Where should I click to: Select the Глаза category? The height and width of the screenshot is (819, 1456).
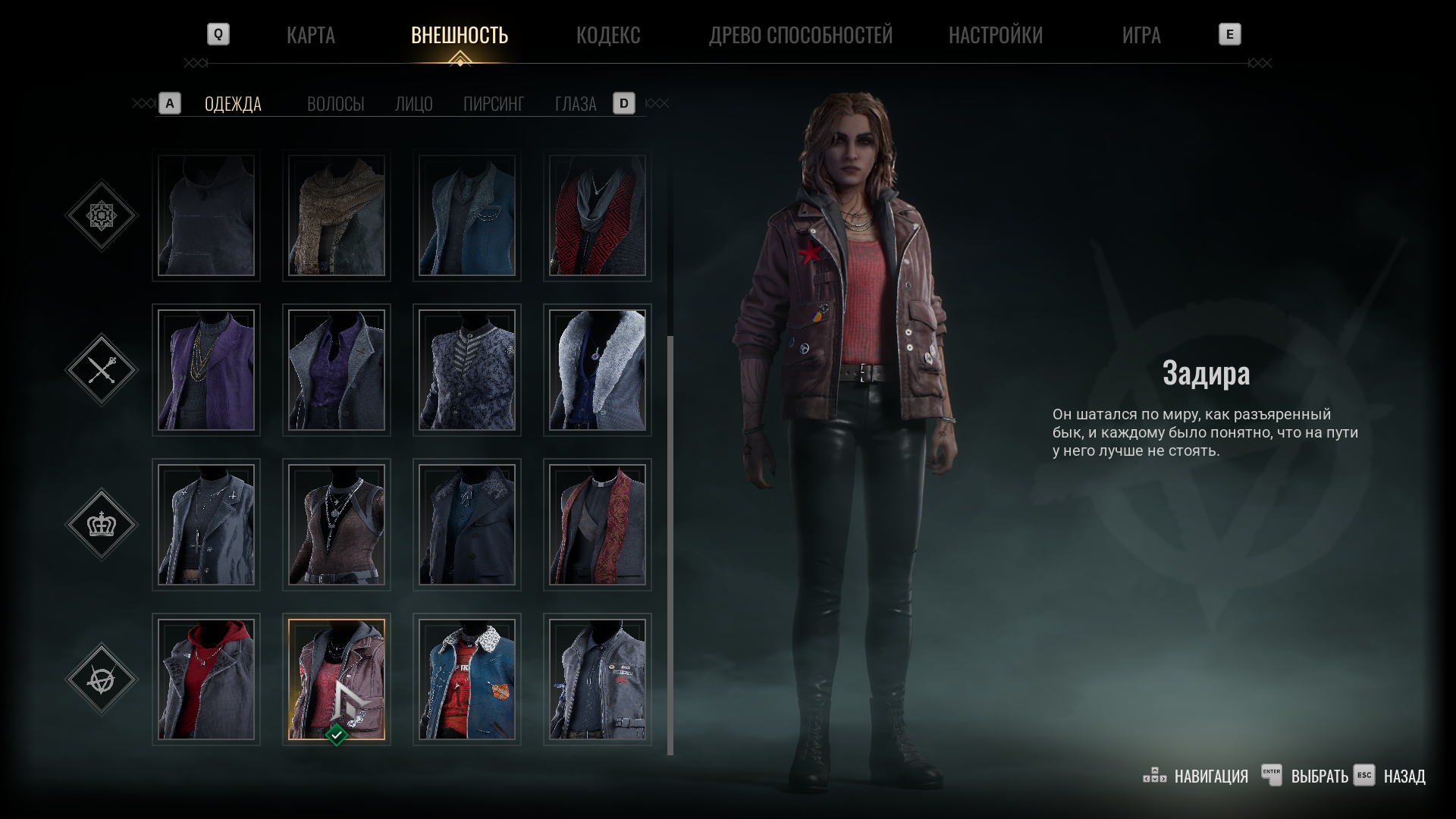click(x=575, y=104)
